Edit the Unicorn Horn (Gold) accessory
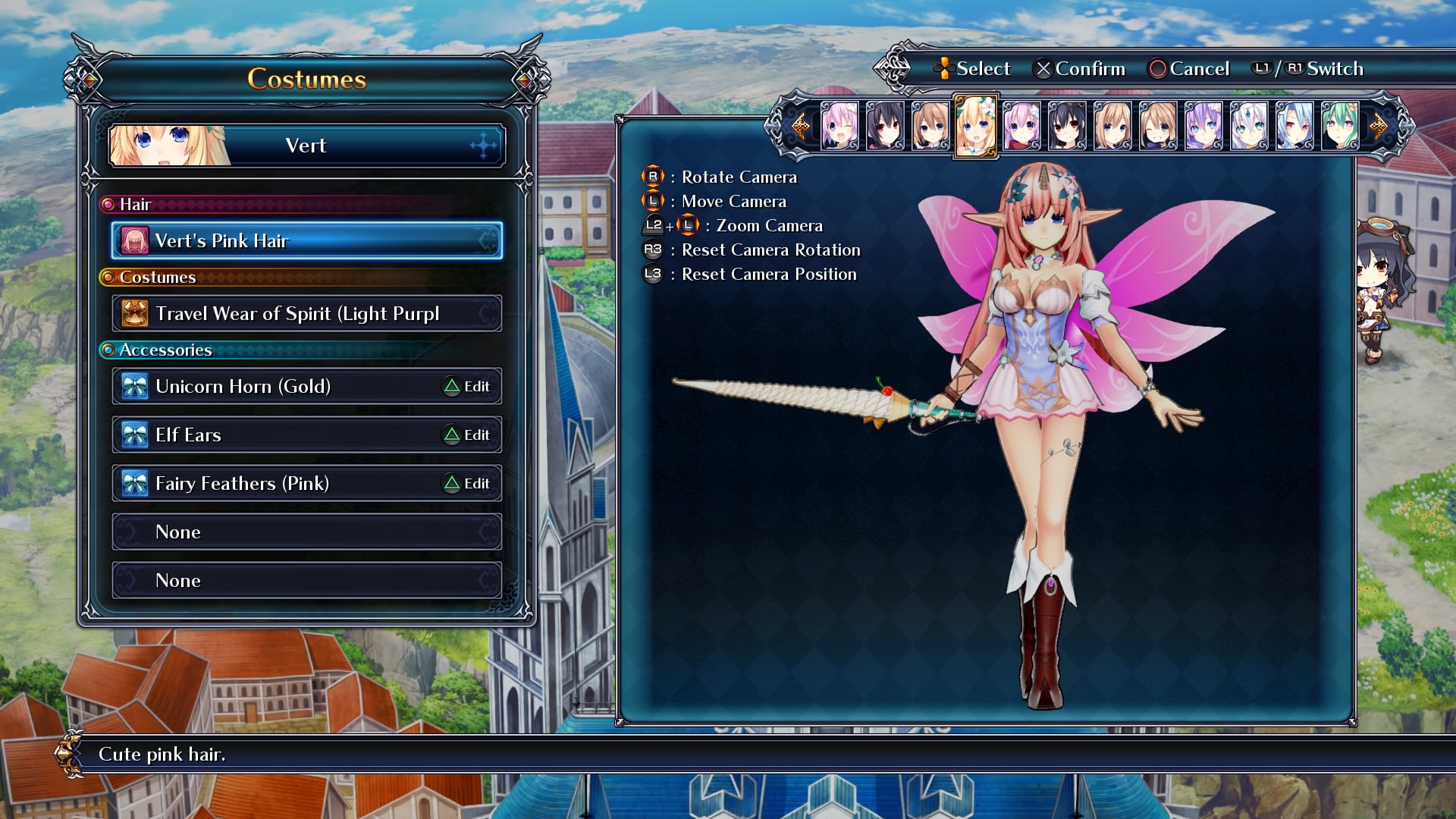The width and height of the screenshot is (1456, 819). [467, 387]
